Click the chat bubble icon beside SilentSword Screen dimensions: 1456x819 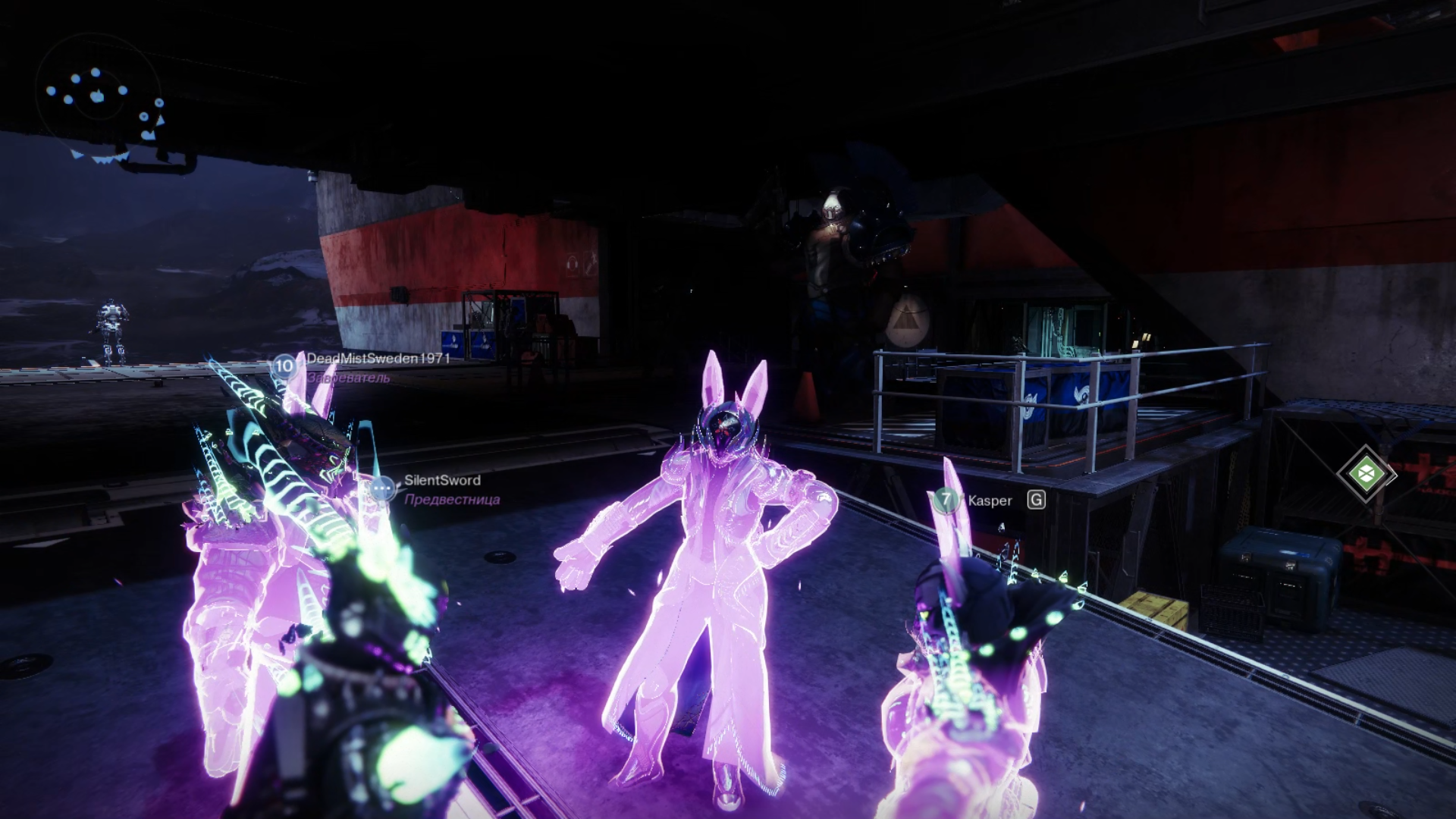click(x=384, y=488)
